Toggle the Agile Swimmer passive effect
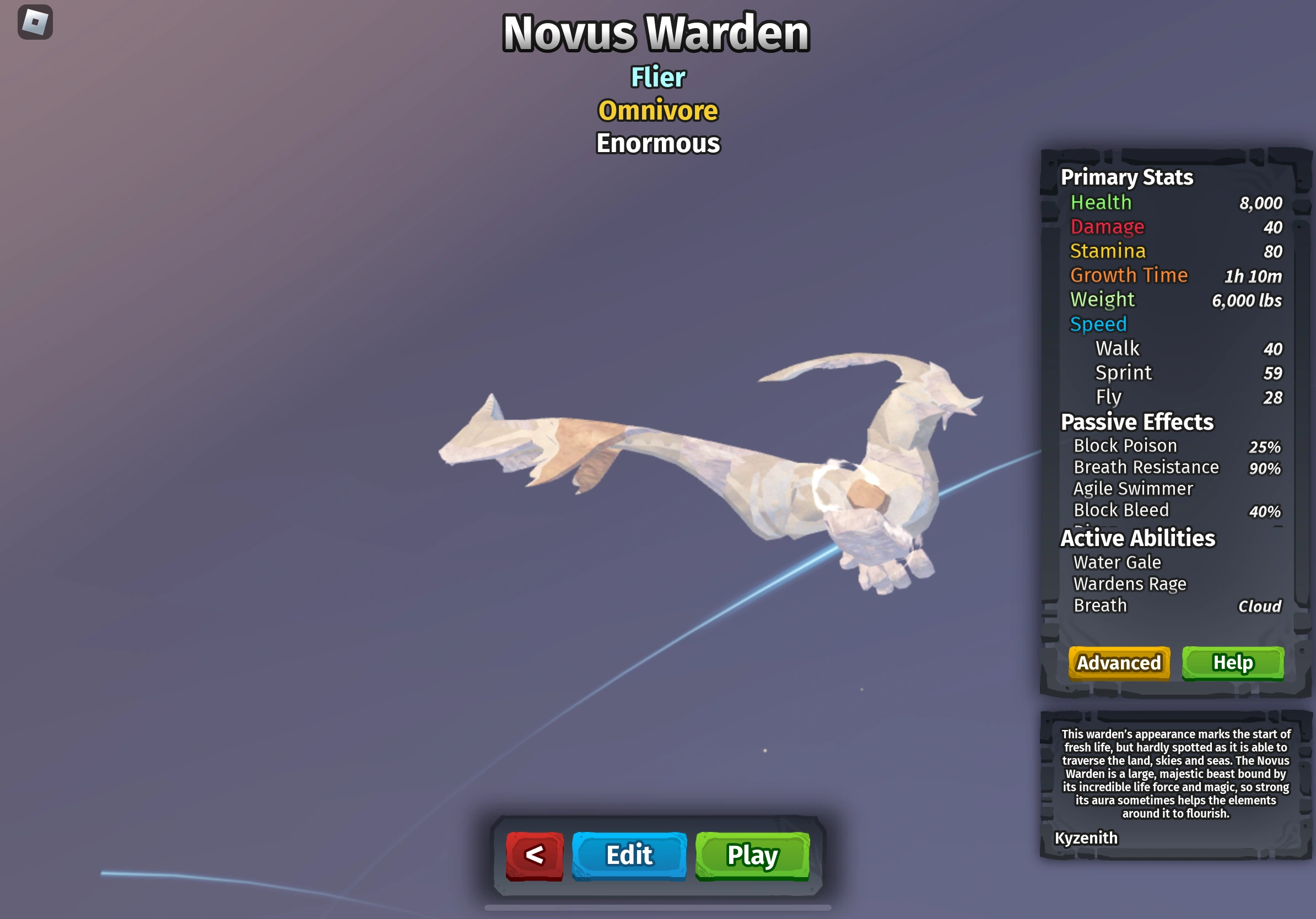 coord(1131,489)
